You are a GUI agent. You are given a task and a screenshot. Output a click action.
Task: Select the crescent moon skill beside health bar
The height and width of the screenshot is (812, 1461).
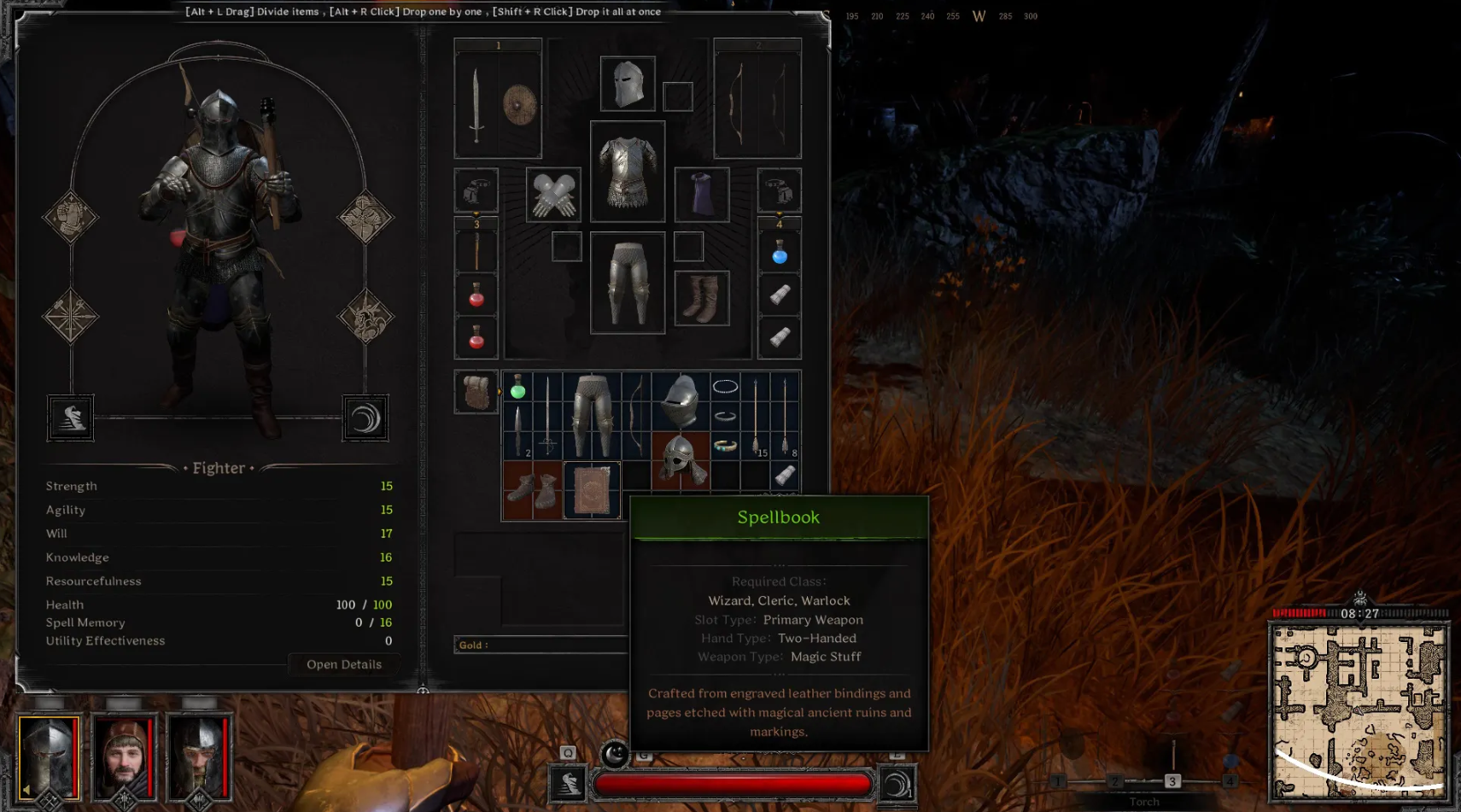[x=897, y=784]
